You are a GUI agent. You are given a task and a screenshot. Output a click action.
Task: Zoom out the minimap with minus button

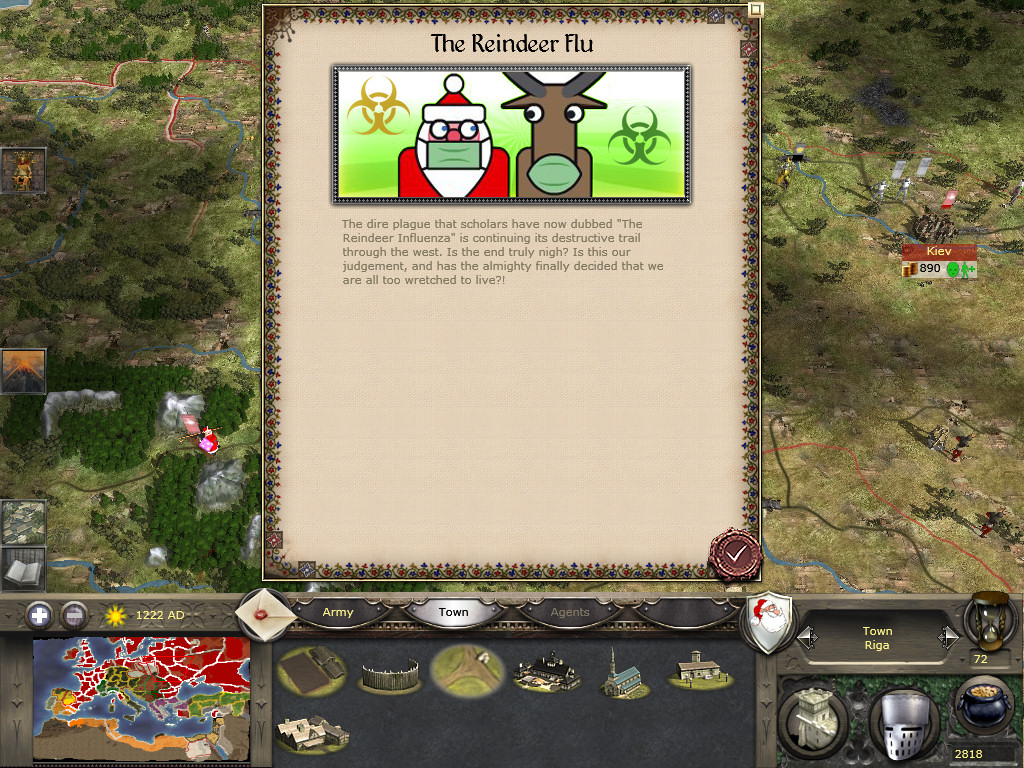(x=74, y=614)
